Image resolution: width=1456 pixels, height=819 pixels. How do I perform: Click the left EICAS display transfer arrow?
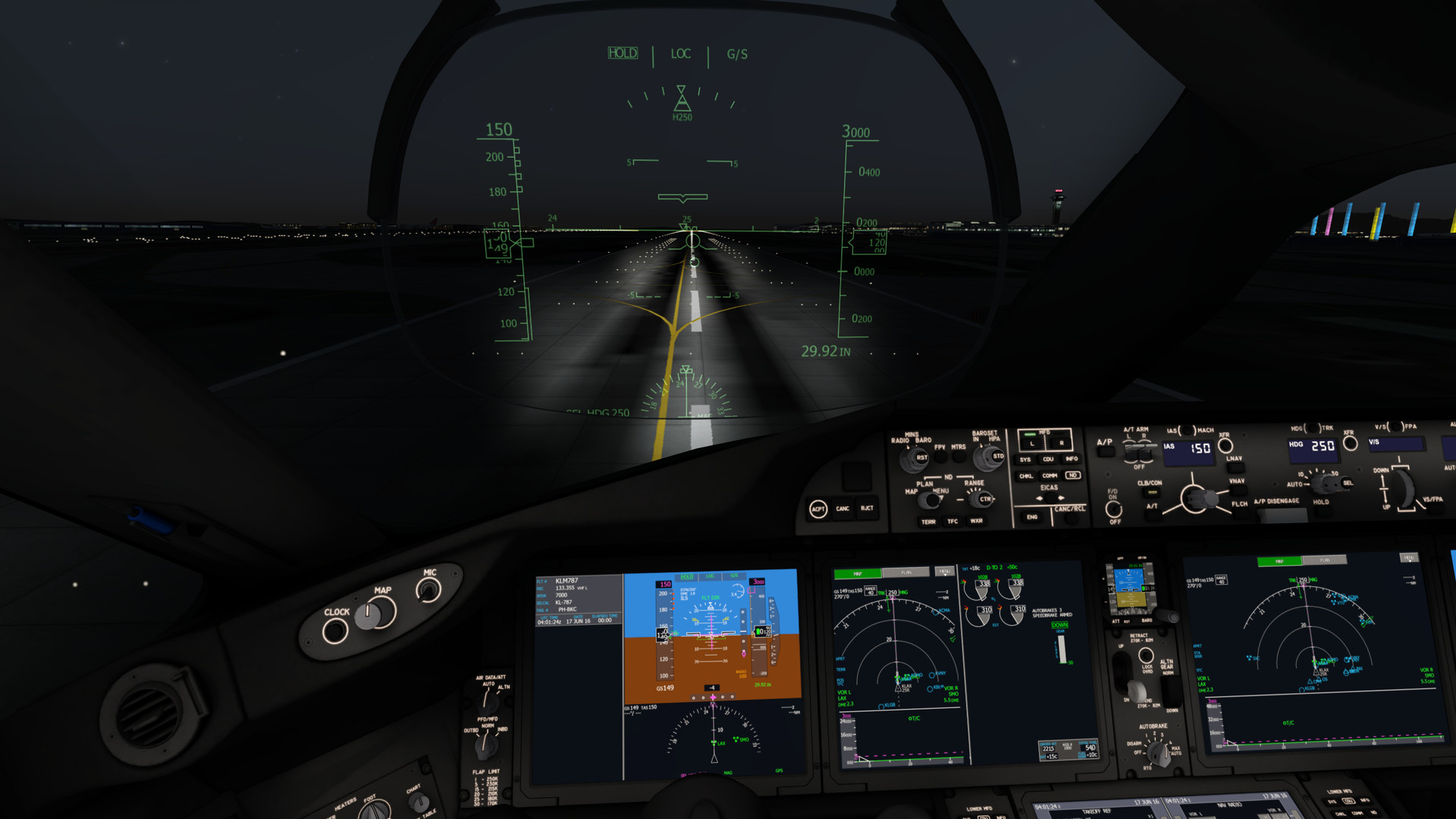point(1040,499)
